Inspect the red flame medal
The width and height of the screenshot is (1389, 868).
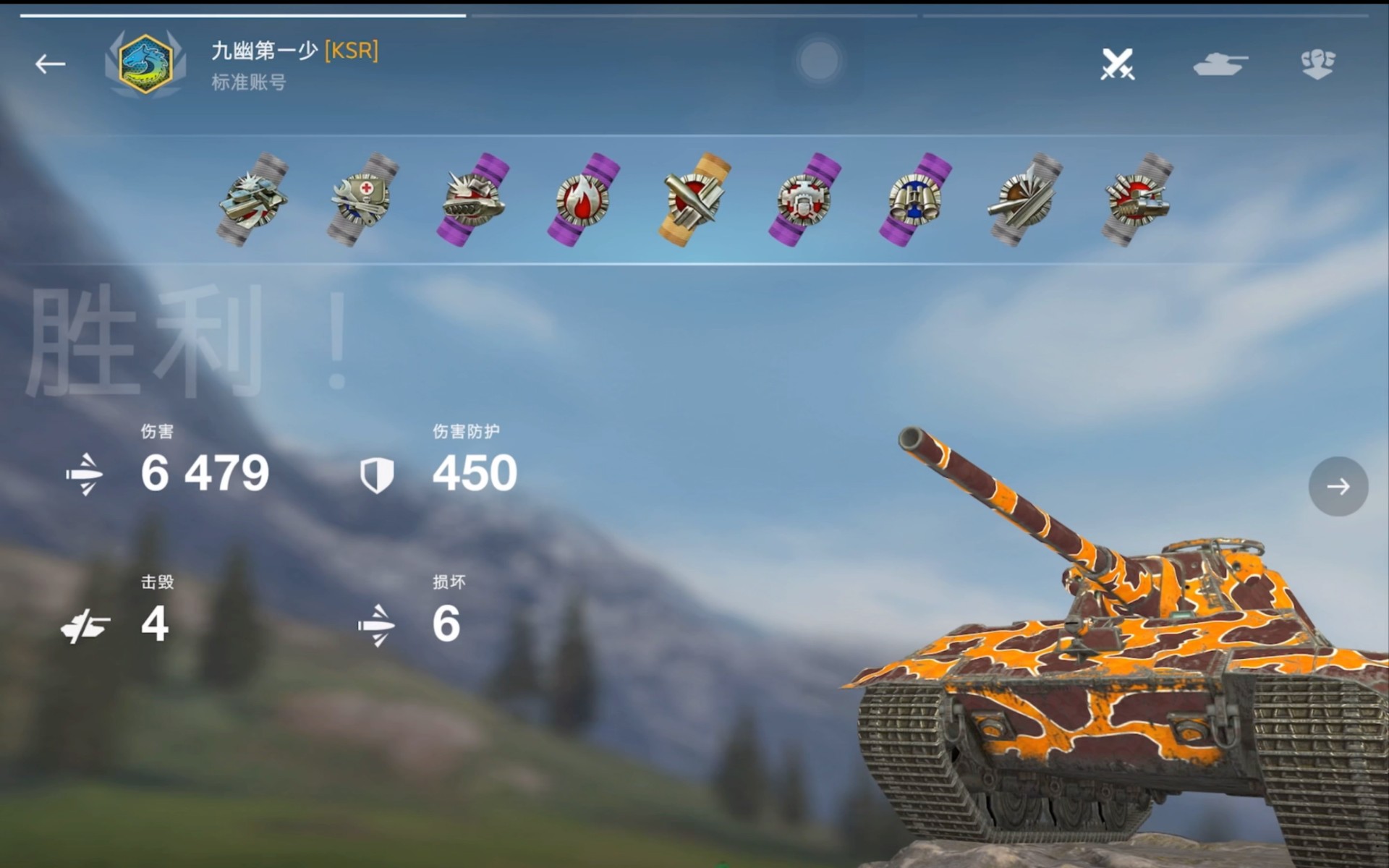click(x=583, y=199)
